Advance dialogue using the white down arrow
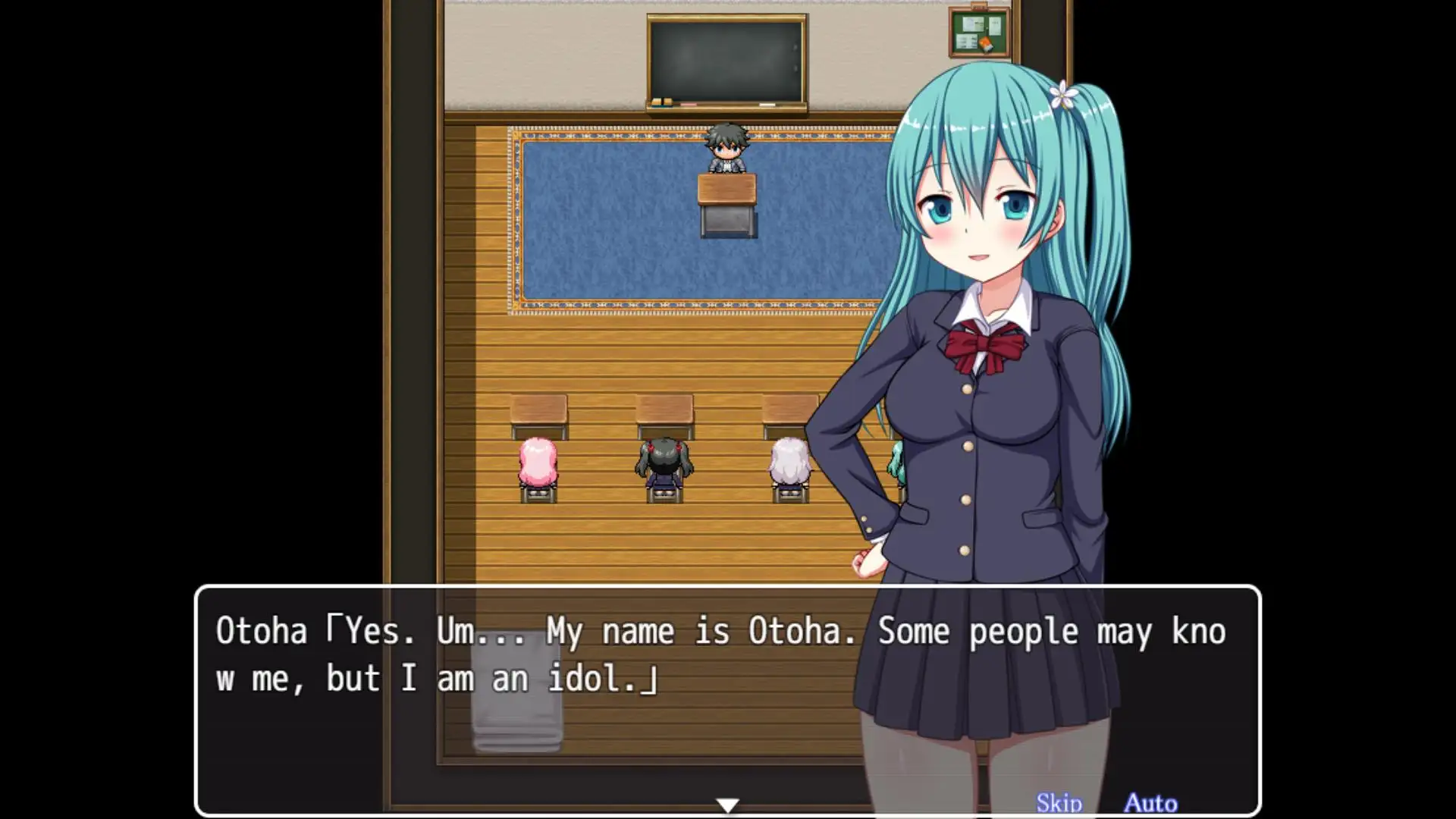This screenshot has height=819, width=1456. pyautogui.click(x=727, y=805)
